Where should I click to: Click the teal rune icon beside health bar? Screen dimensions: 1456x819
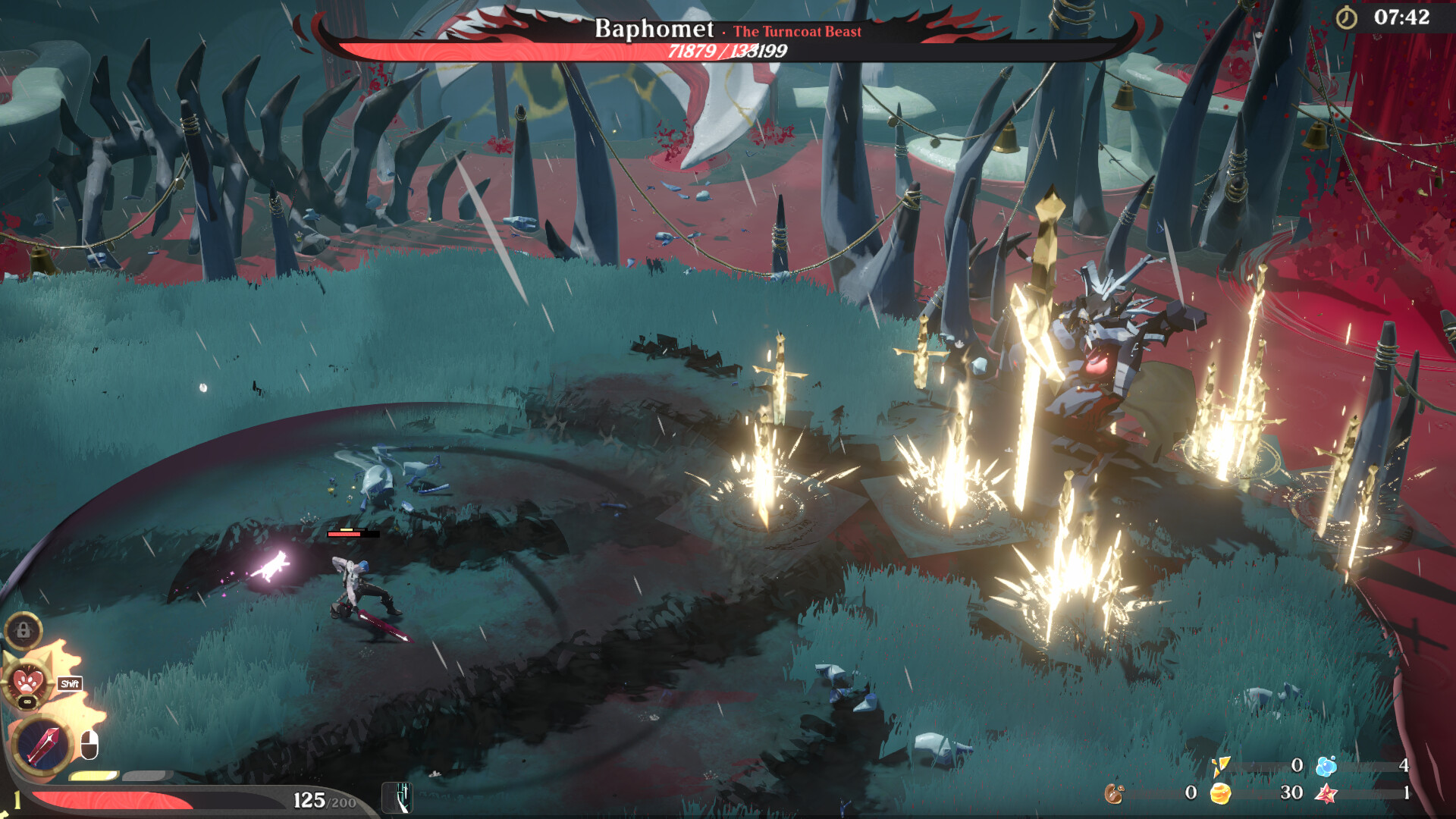click(397, 797)
